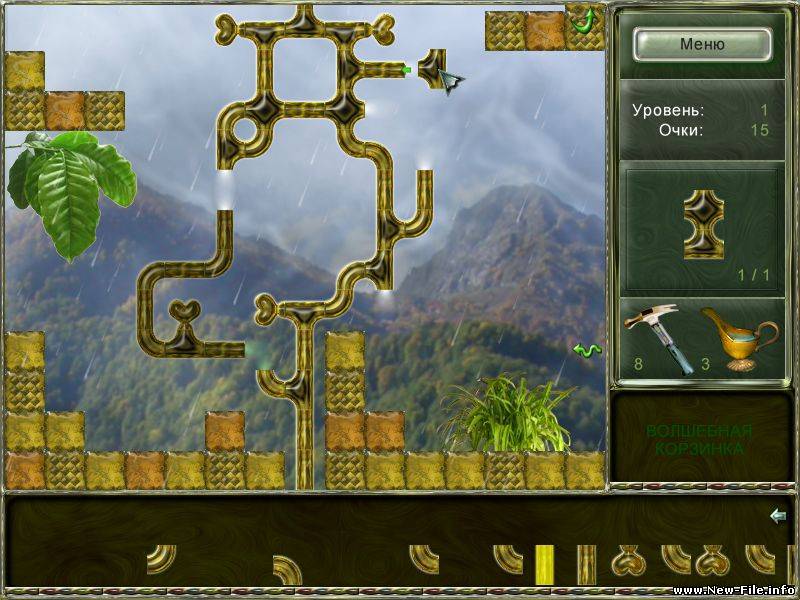
Task: Pick the pipe piece in the preview panel
Action: 703,224
